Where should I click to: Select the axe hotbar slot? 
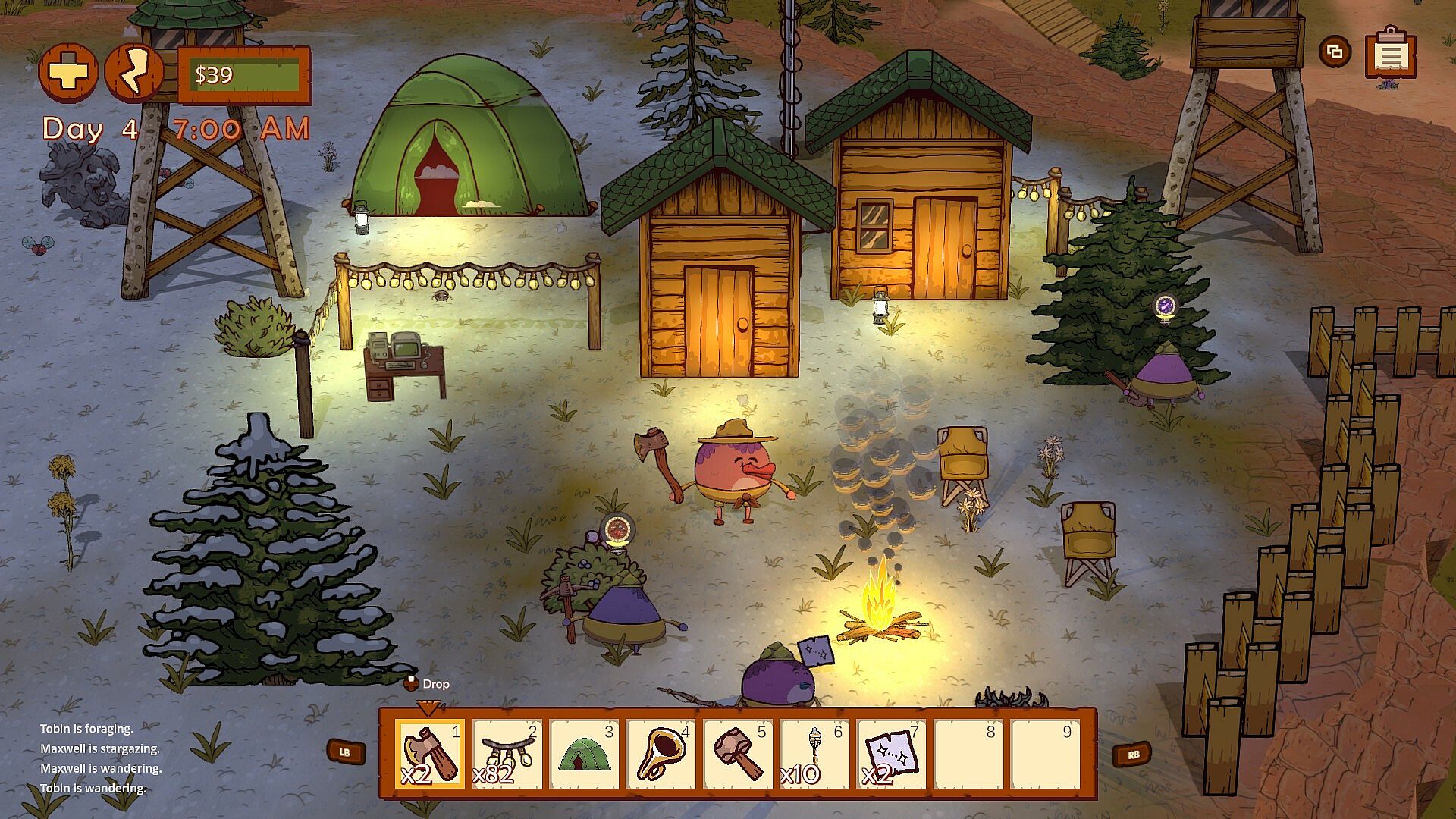[x=430, y=754]
